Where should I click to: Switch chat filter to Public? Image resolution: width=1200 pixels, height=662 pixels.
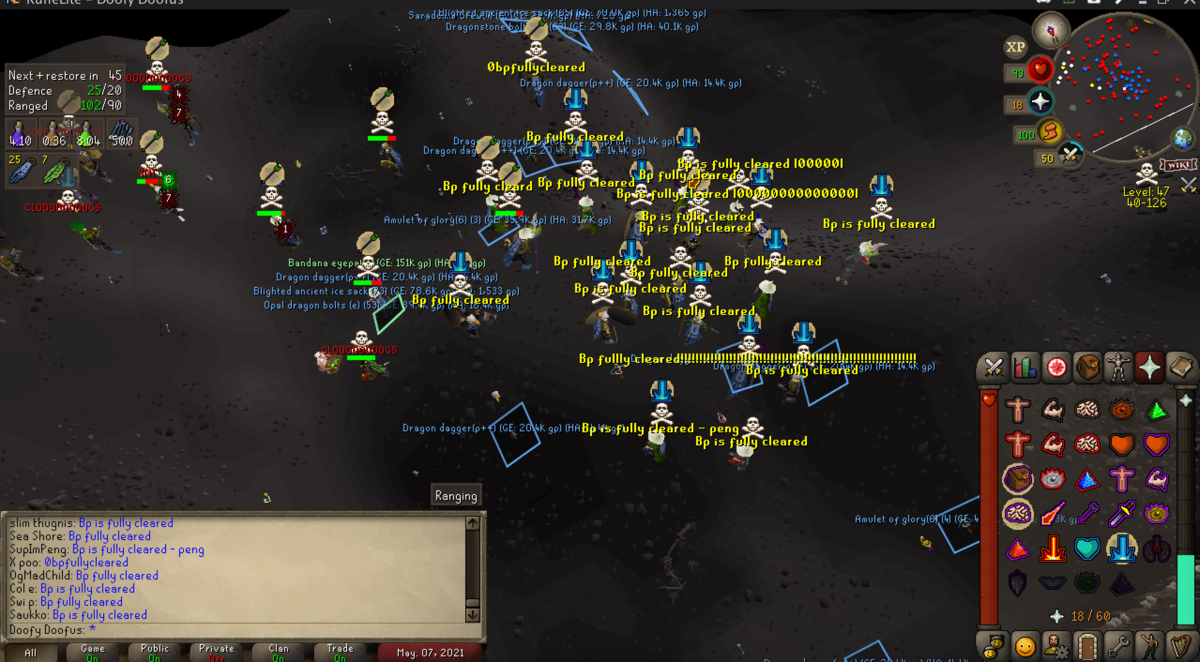(154, 652)
